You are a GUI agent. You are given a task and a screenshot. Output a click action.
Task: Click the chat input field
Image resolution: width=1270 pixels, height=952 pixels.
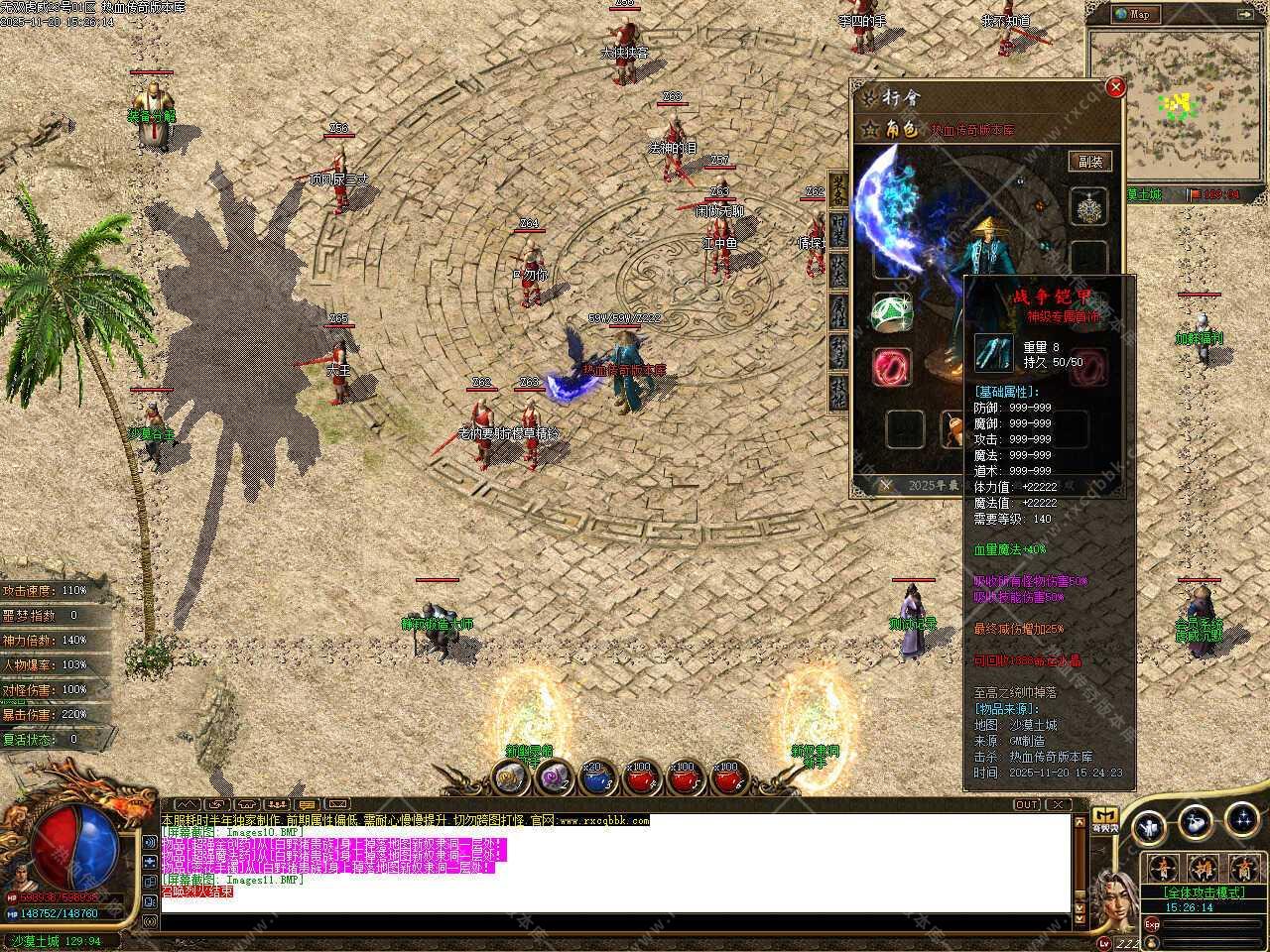[x=615, y=922]
